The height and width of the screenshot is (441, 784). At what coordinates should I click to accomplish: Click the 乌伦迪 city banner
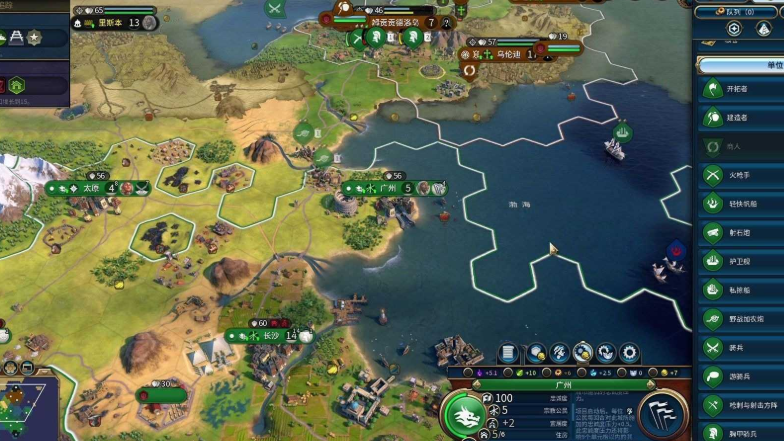tap(509, 55)
